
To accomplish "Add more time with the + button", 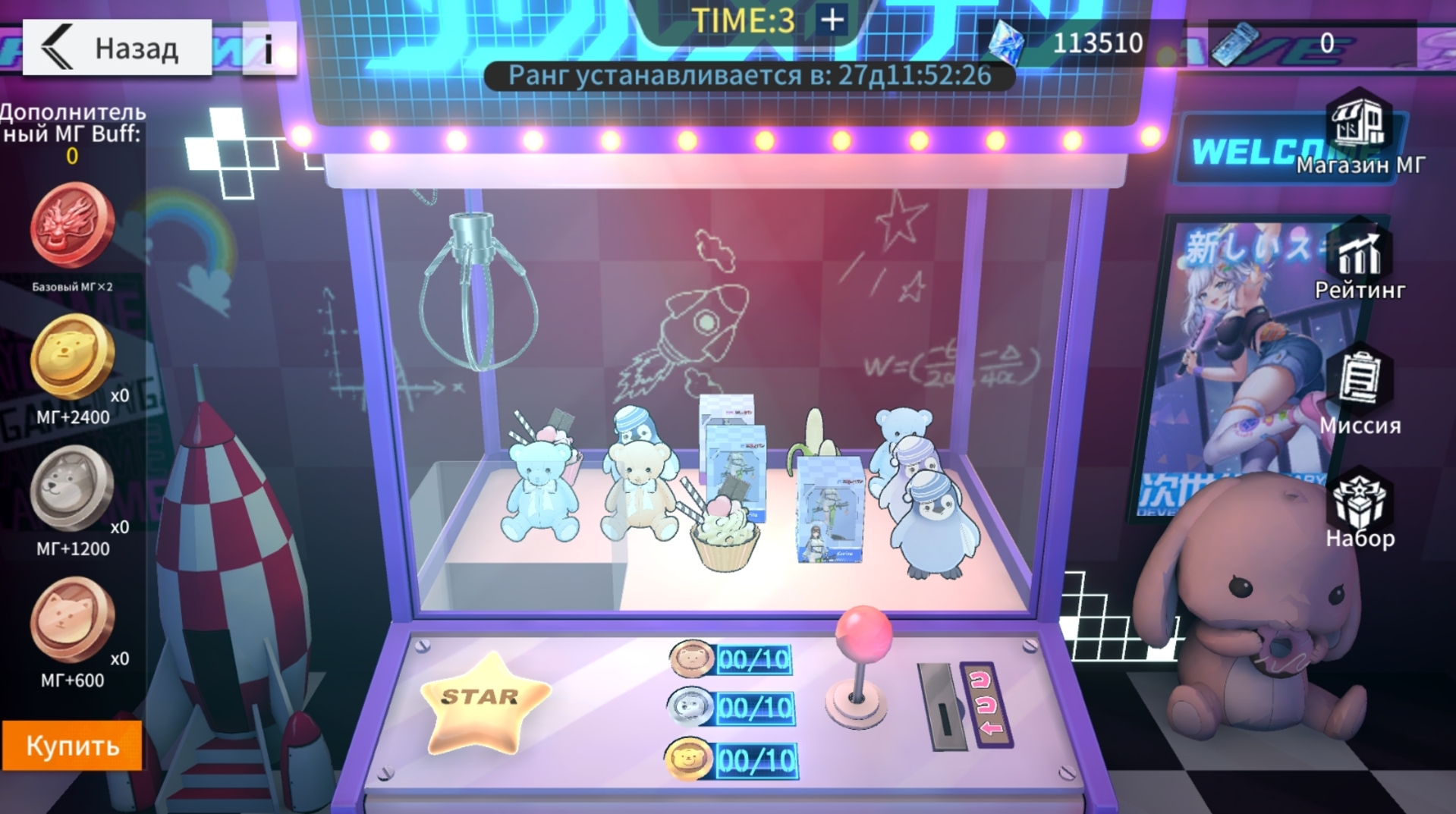I will 832,21.
